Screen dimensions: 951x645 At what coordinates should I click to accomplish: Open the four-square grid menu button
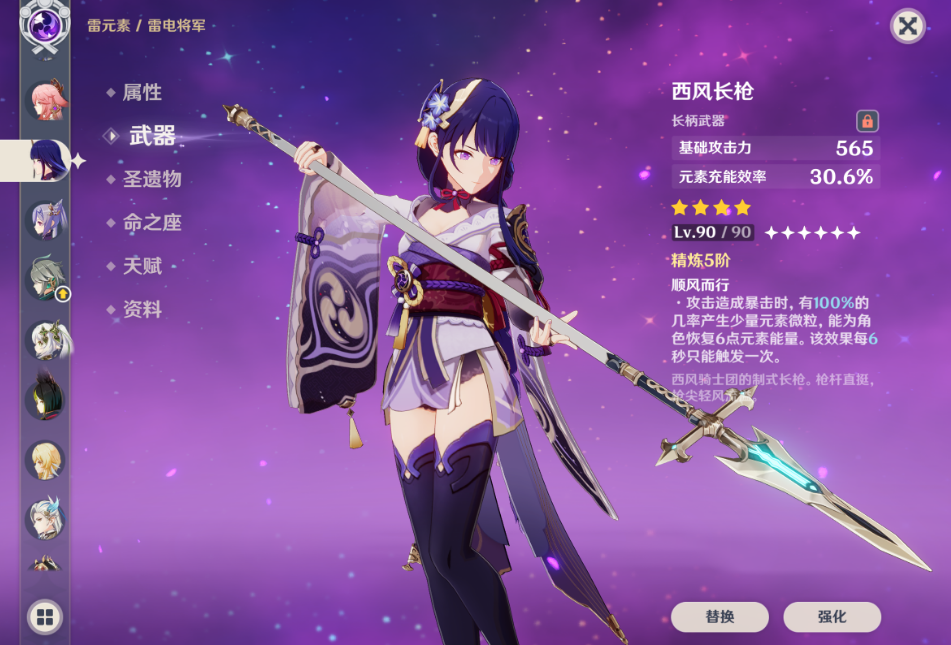coord(45,617)
